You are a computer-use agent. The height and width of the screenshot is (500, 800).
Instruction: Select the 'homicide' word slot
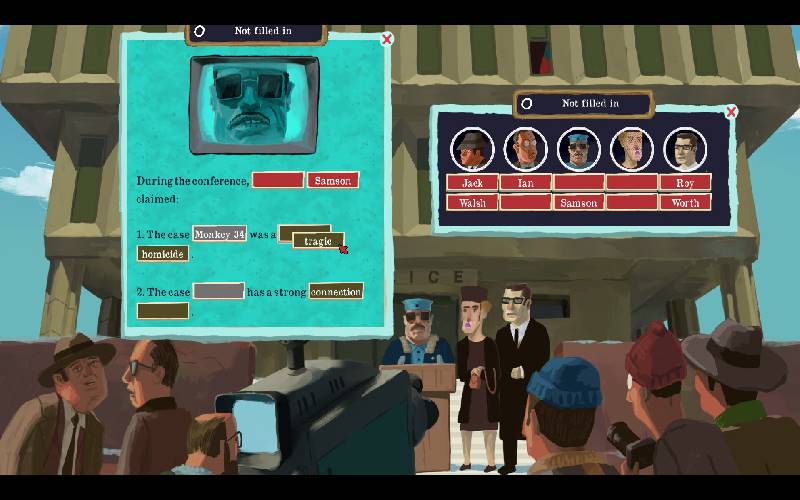(x=162, y=254)
